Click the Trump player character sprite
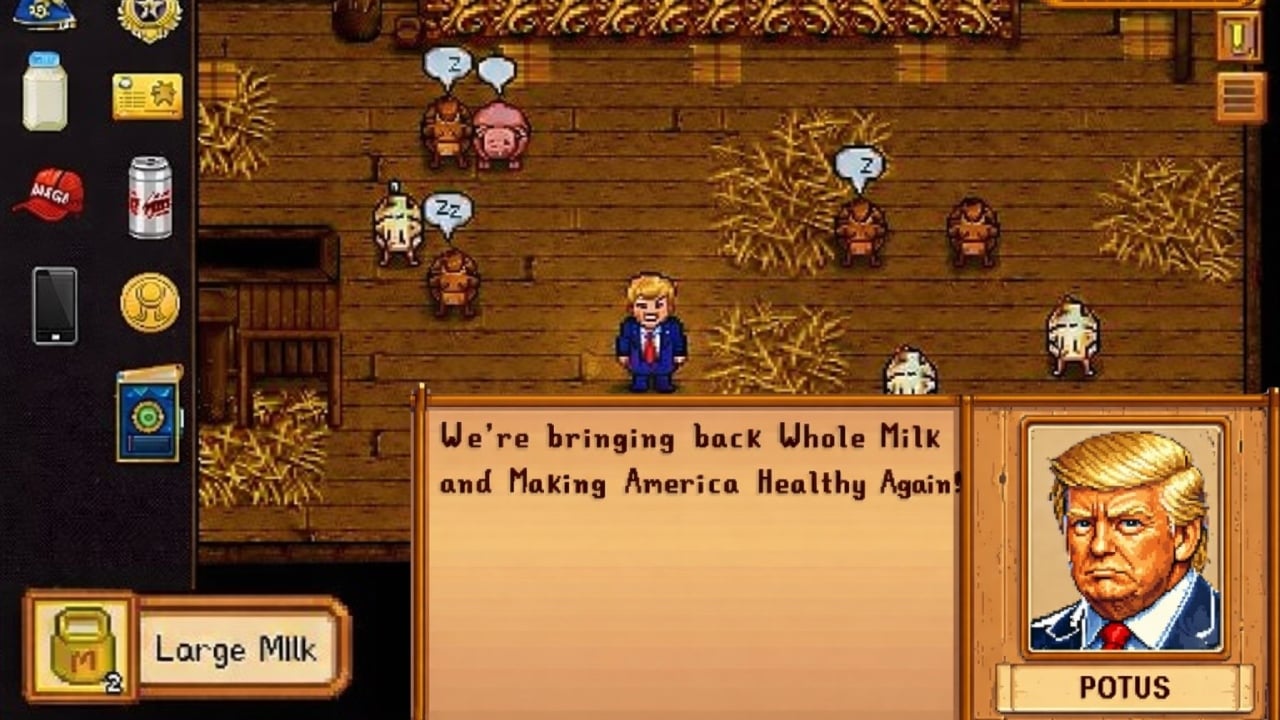Screen dimensions: 1280x720 650,330
